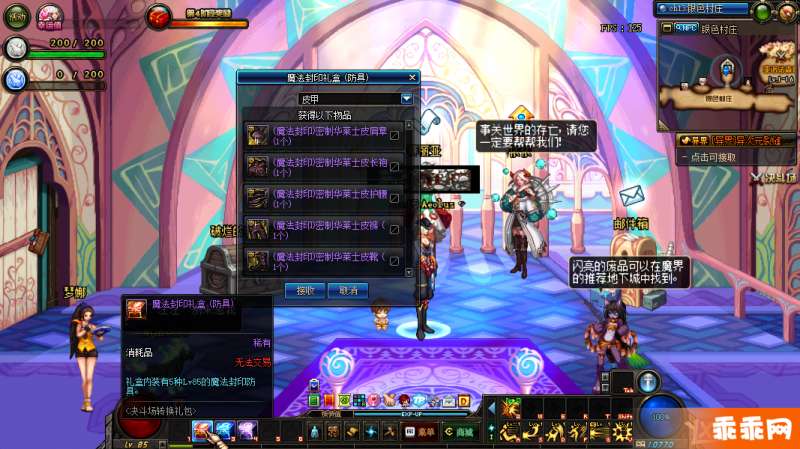Open the 皮甲 armor type dropdown
800x449 pixels.
[x=406, y=99]
